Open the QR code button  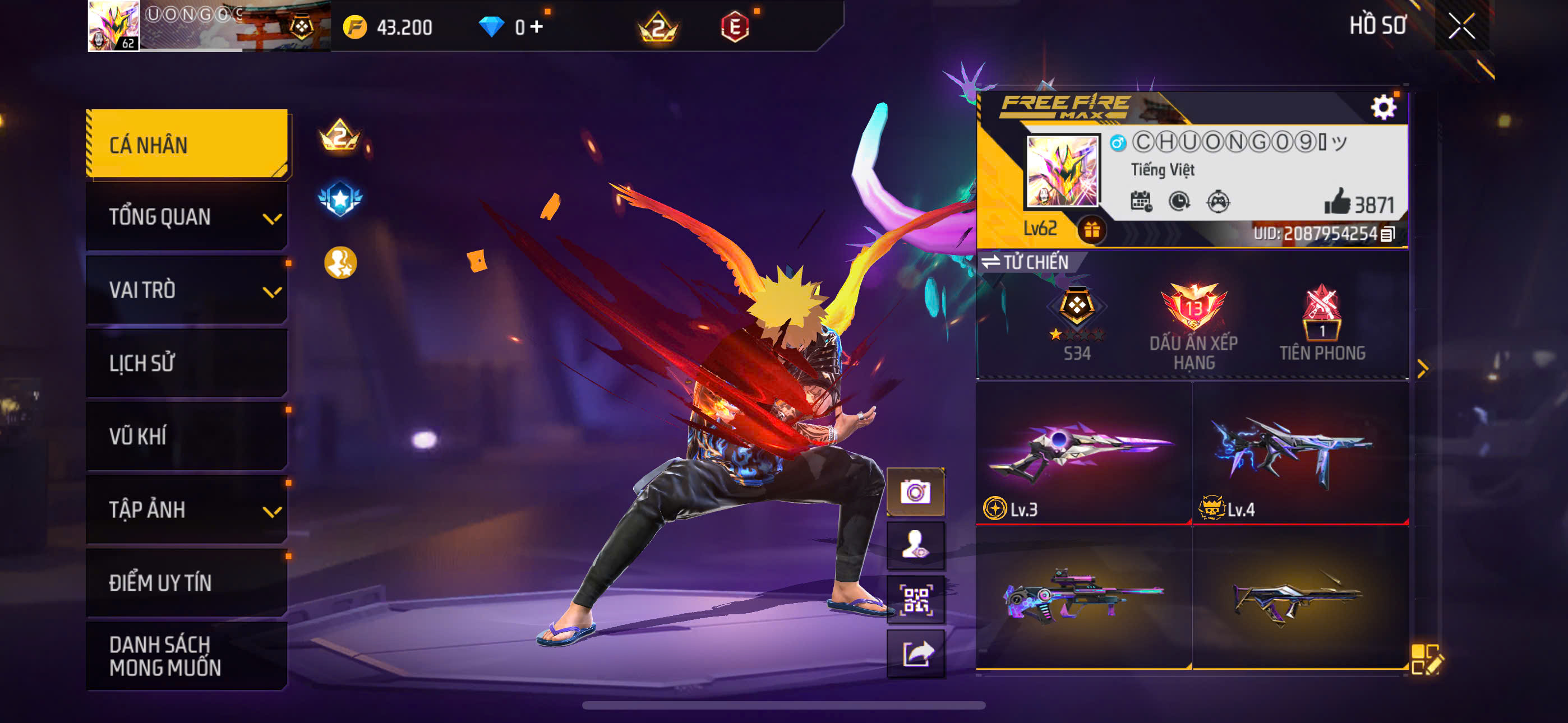point(915,600)
